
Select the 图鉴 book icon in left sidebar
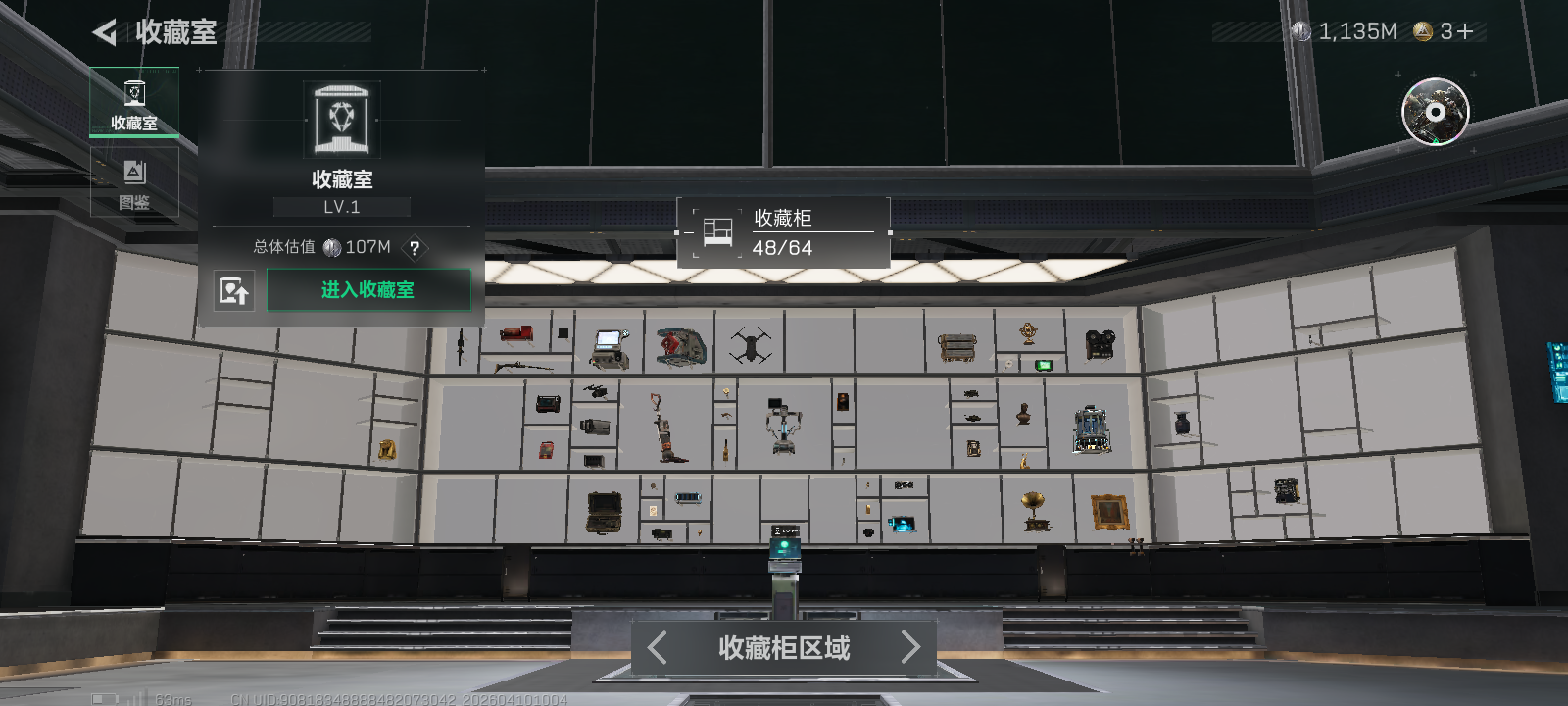tap(134, 172)
